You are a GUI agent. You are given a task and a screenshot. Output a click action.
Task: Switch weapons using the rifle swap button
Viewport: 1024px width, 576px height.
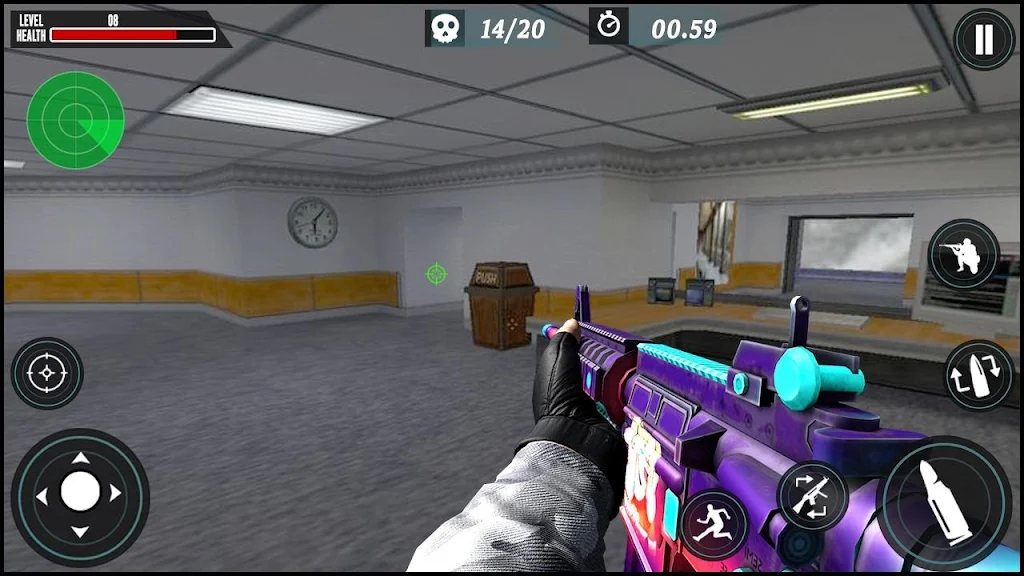812,496
